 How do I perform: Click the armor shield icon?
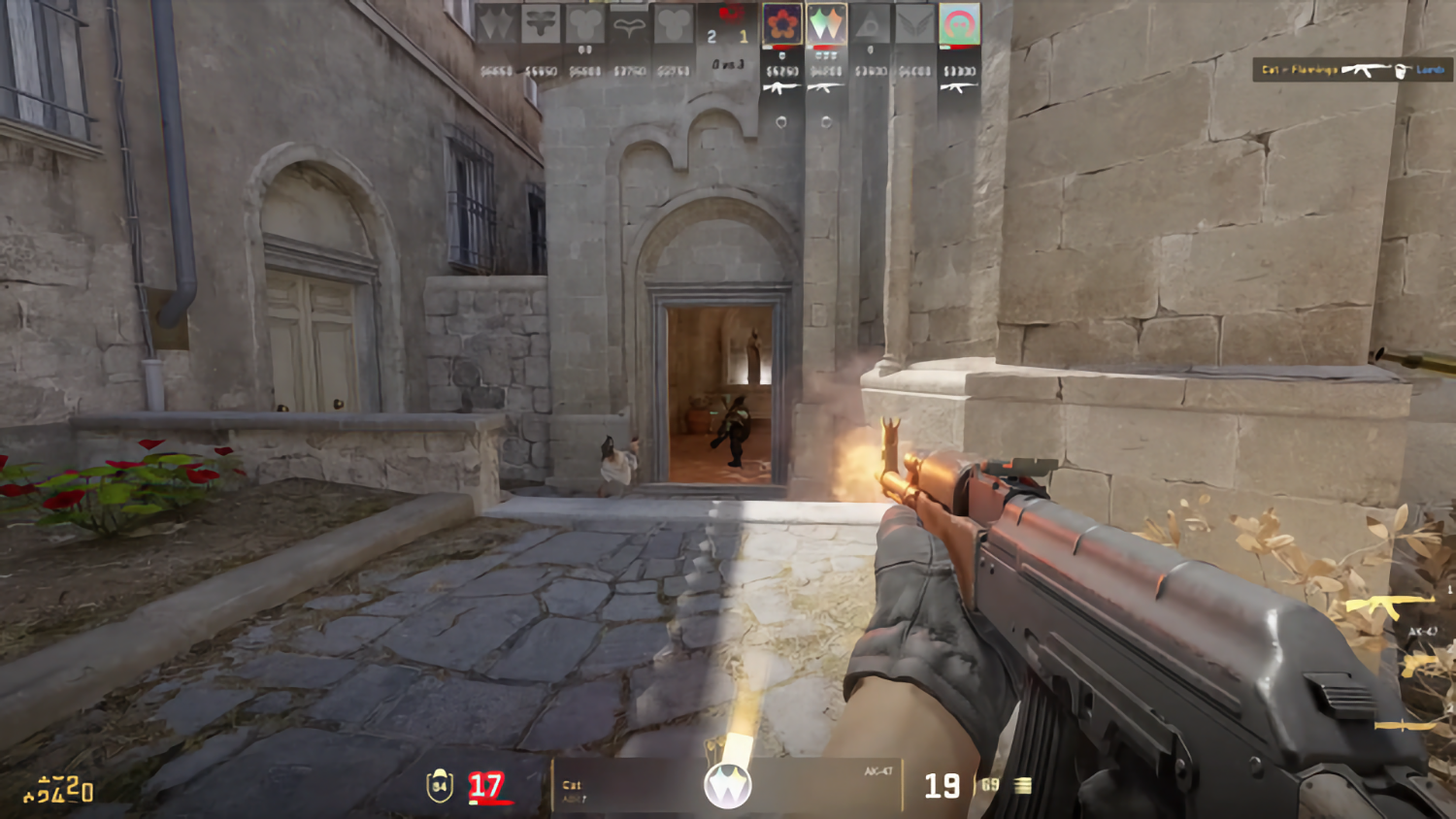coord(440,785)
